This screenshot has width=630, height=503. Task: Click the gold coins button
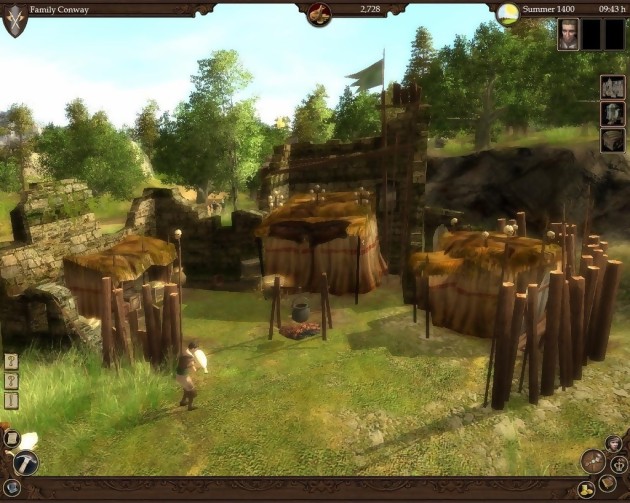(586, 490)
